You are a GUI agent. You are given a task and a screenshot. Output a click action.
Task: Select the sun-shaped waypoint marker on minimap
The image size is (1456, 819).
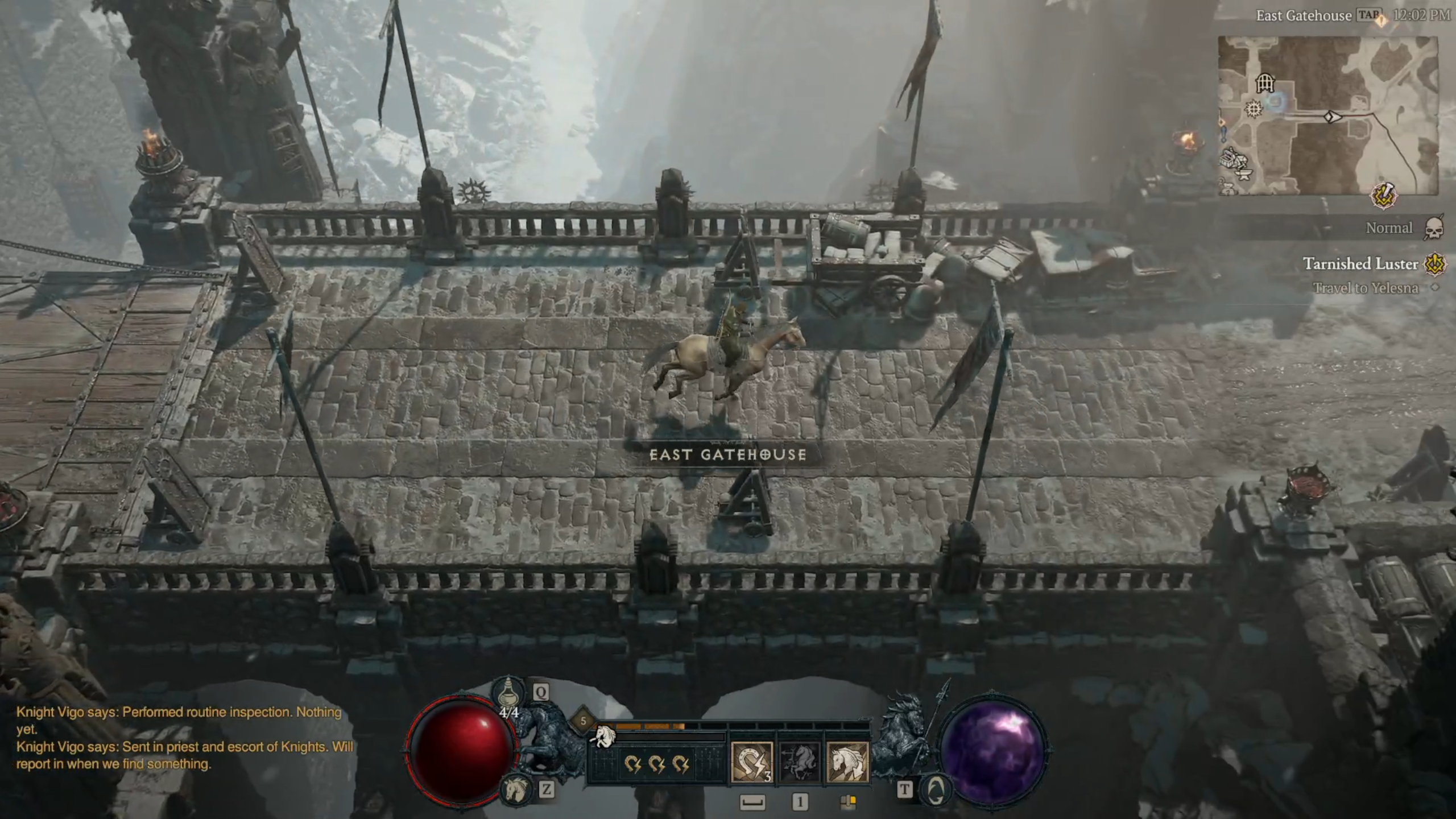[1254, 109]
